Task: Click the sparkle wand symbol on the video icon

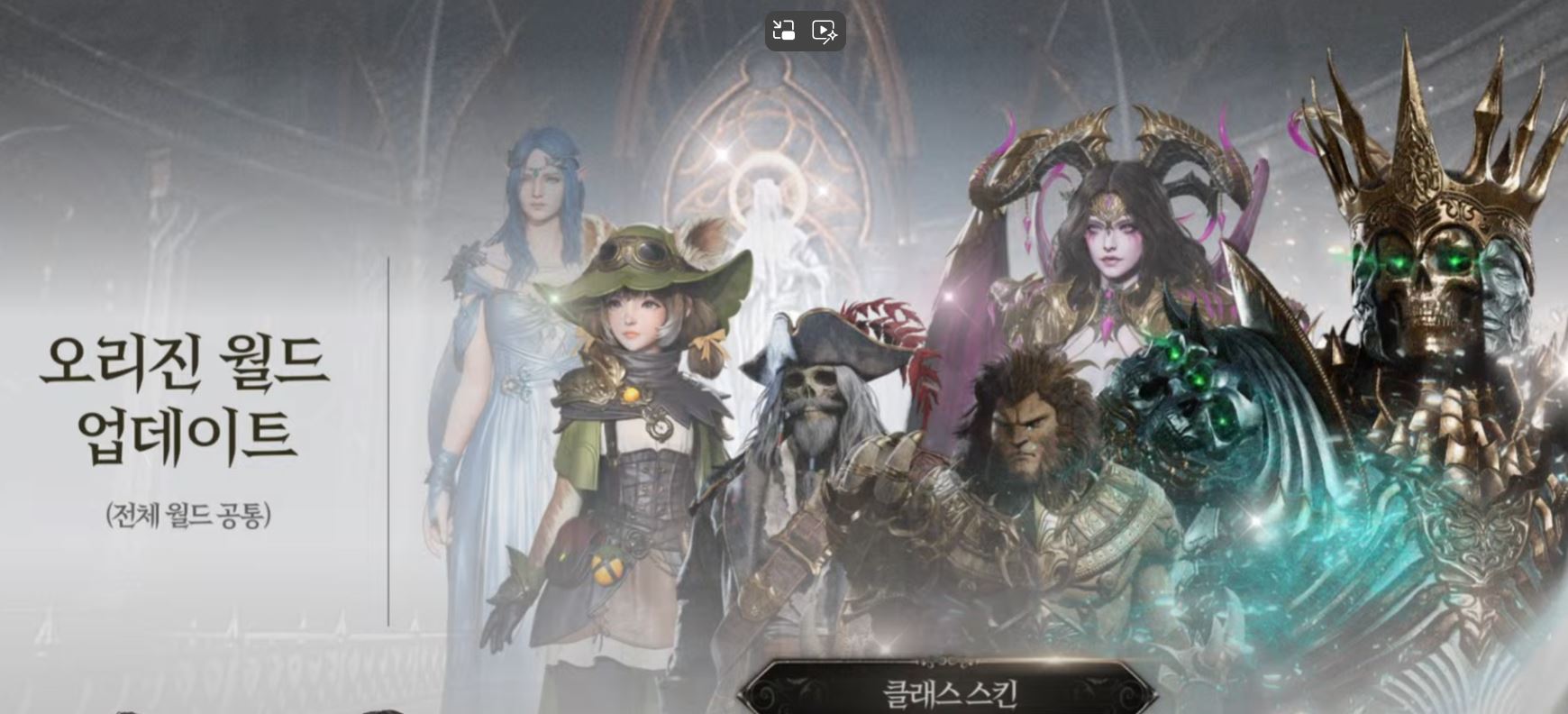Action: pyautogui.click(x=832, y=37)
